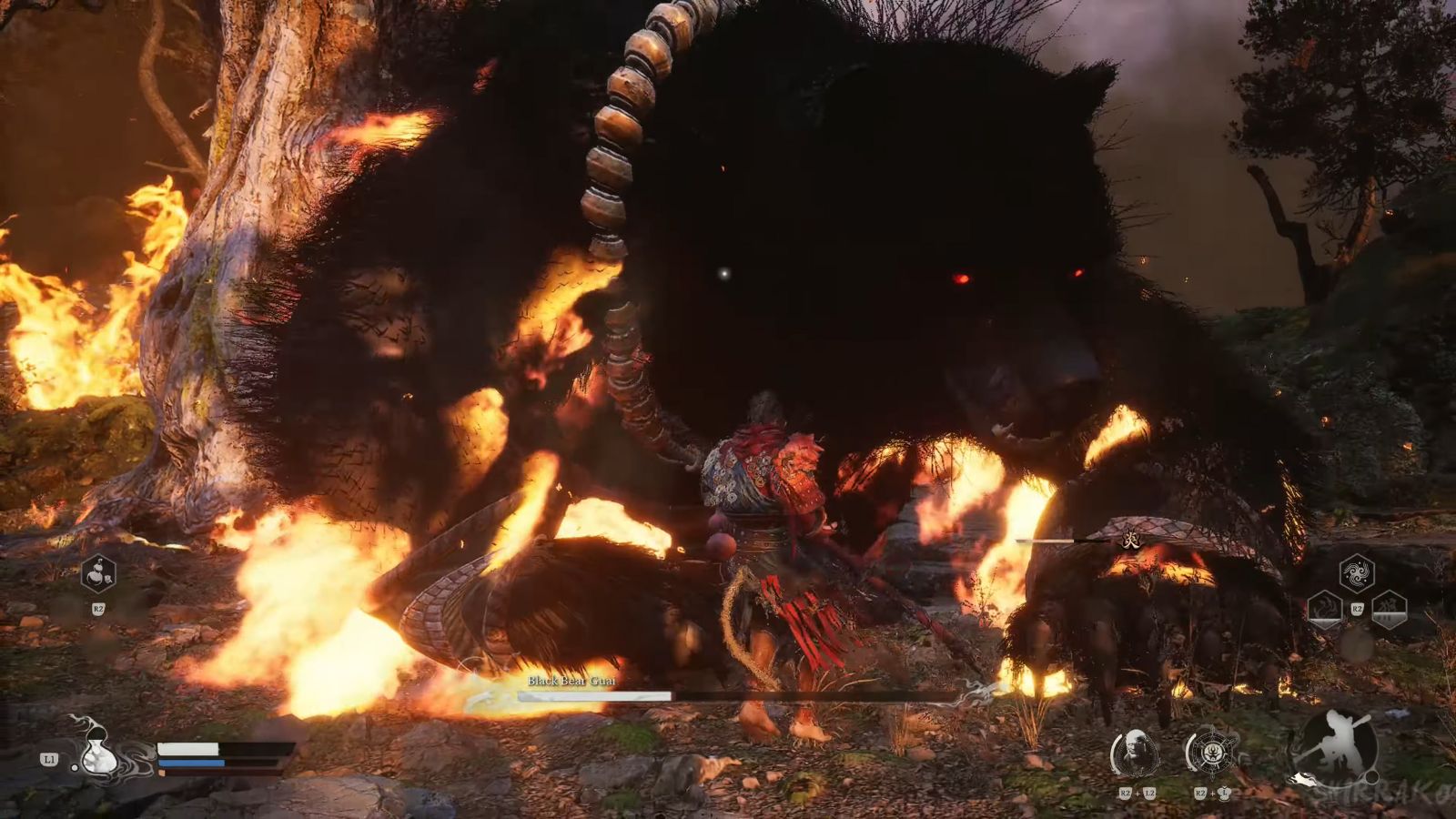
Task: Click the gourd dot indicator beside L1
Action: pyautogui.click(x=75, y=768)
